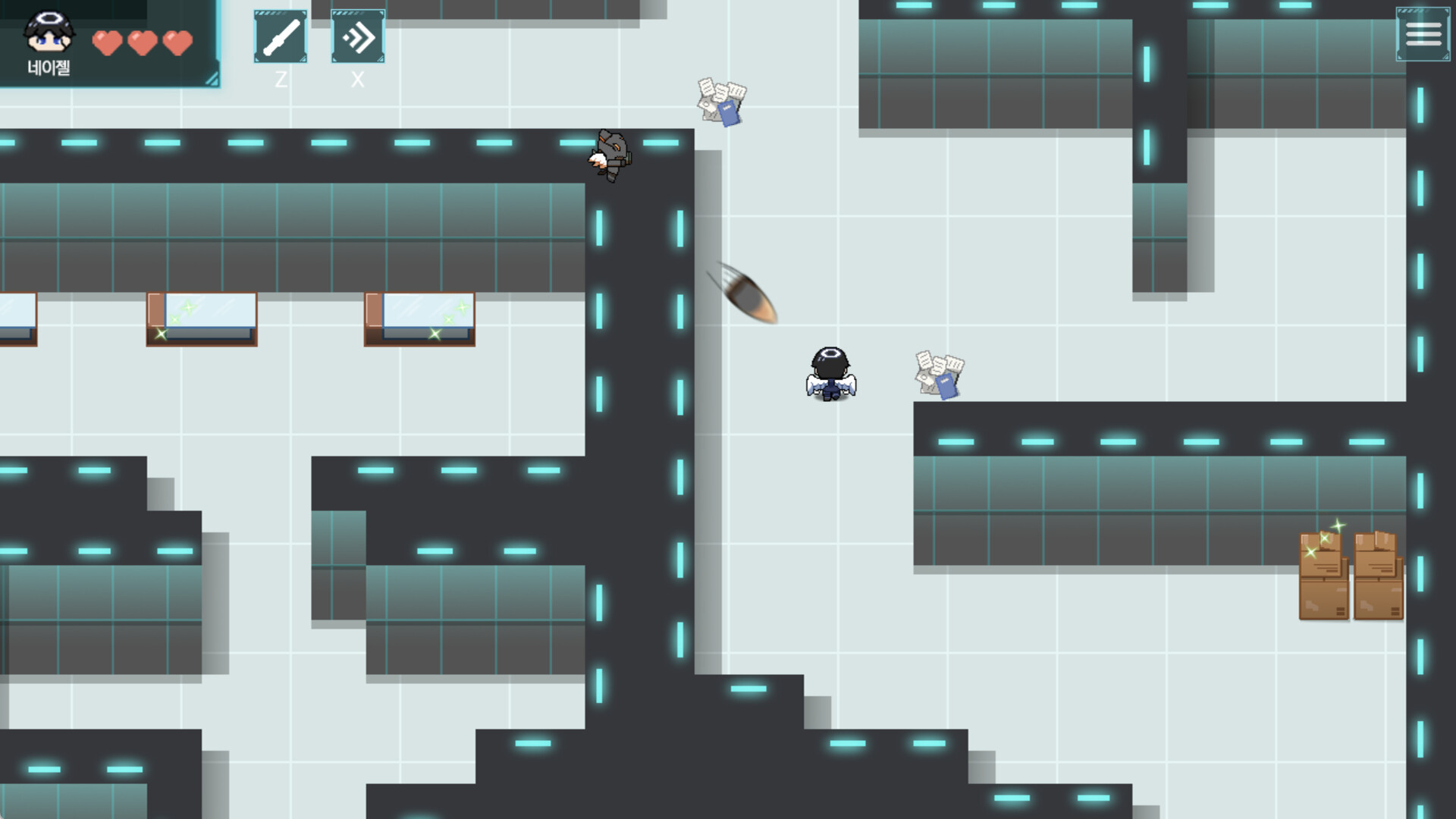Click the X key label under the dash icon
The height and width of the screenshot is (819, 1456).
point(357,78)
